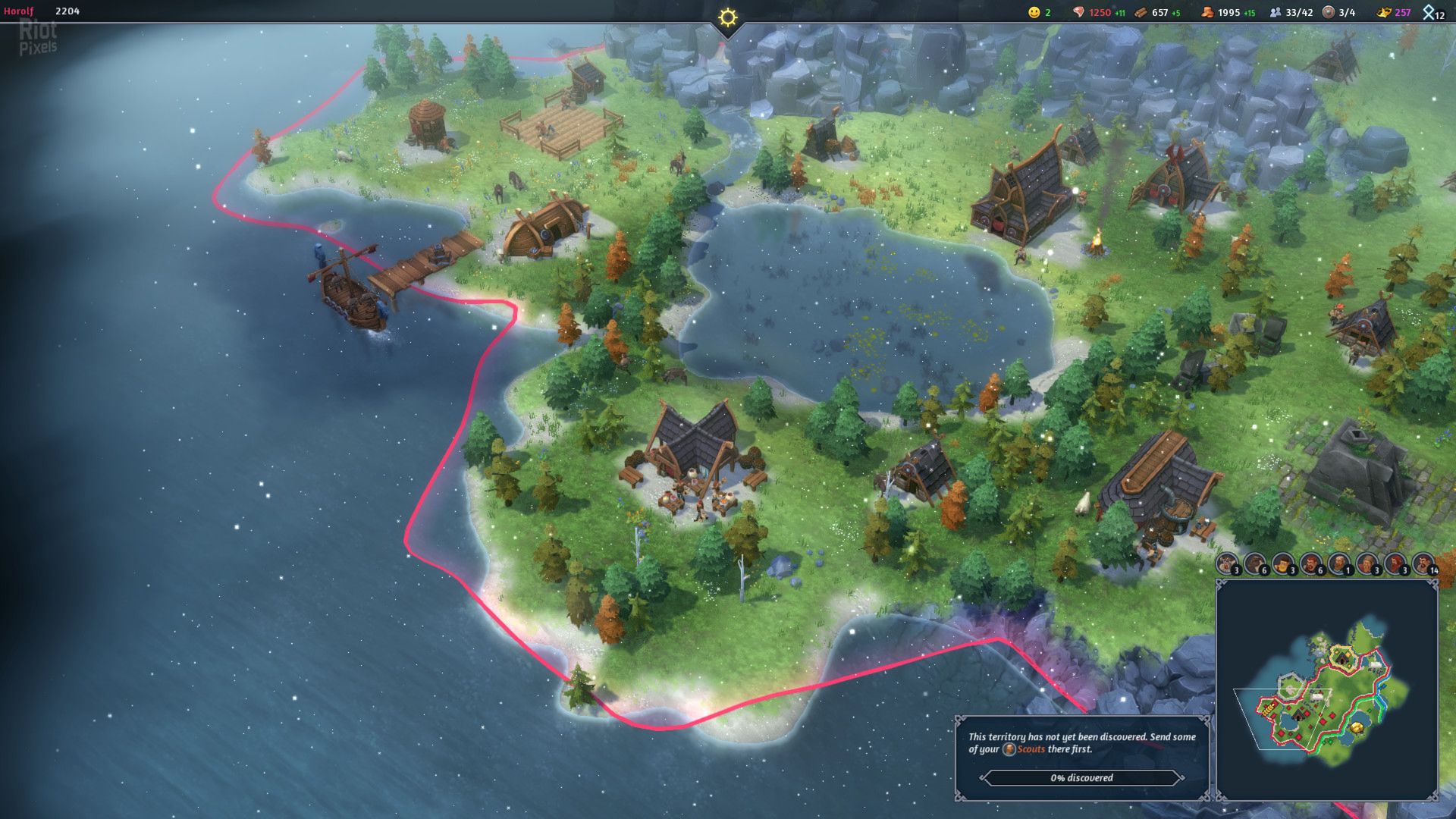The image size is (1456, 819).
Task: Select the yellow-shirted unit group portrait
Action: point(1283,563)
